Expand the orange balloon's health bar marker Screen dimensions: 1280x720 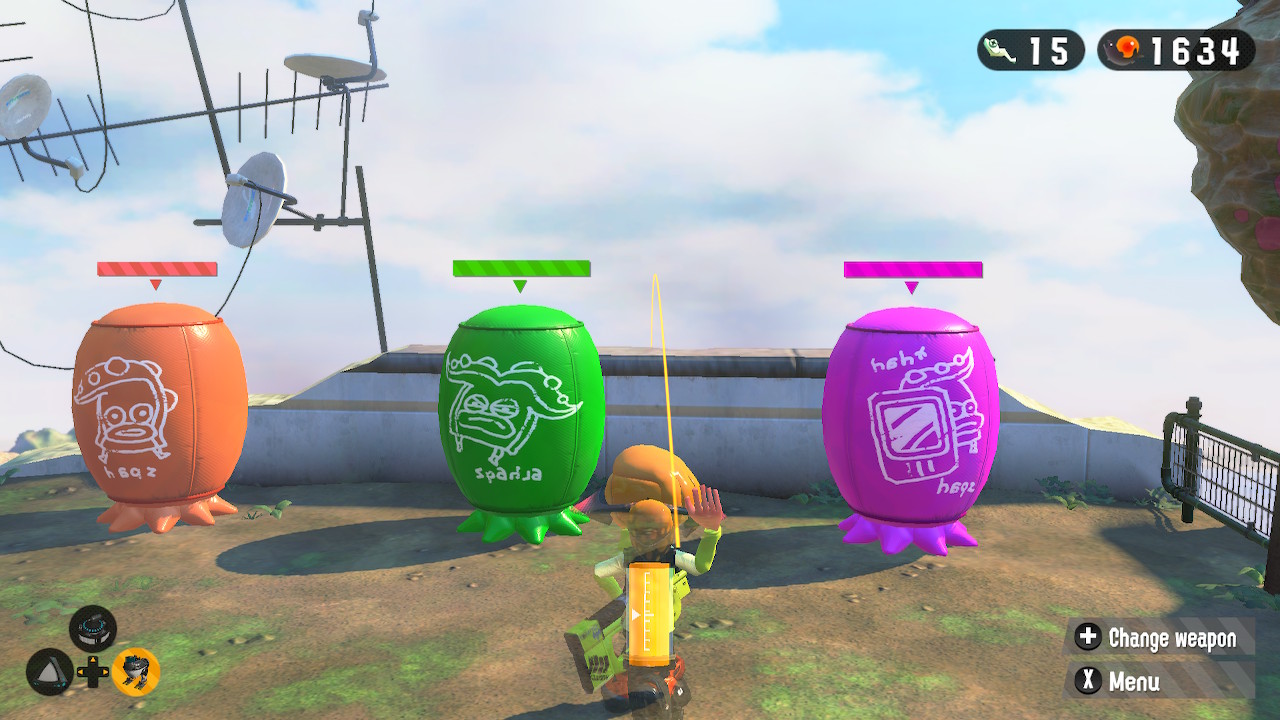(155, 267)
